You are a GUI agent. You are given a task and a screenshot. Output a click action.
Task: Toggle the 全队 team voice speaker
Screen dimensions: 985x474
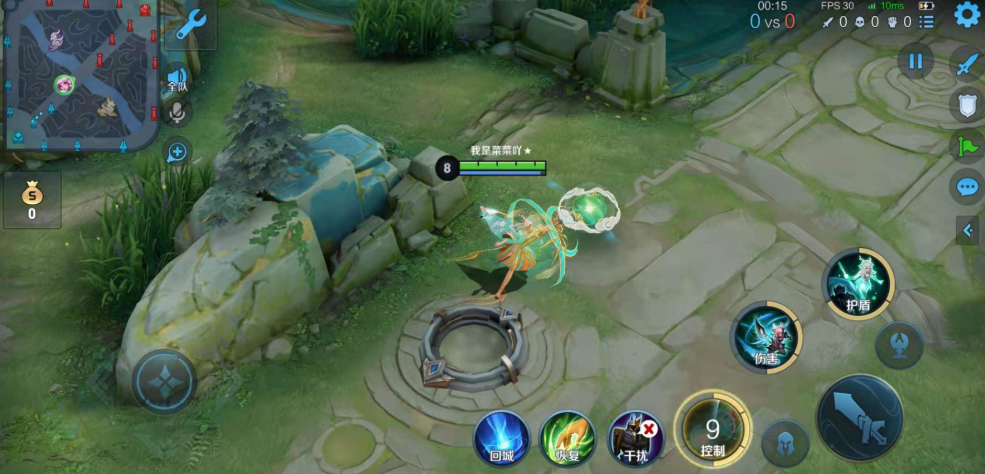[x=178, y=78]
